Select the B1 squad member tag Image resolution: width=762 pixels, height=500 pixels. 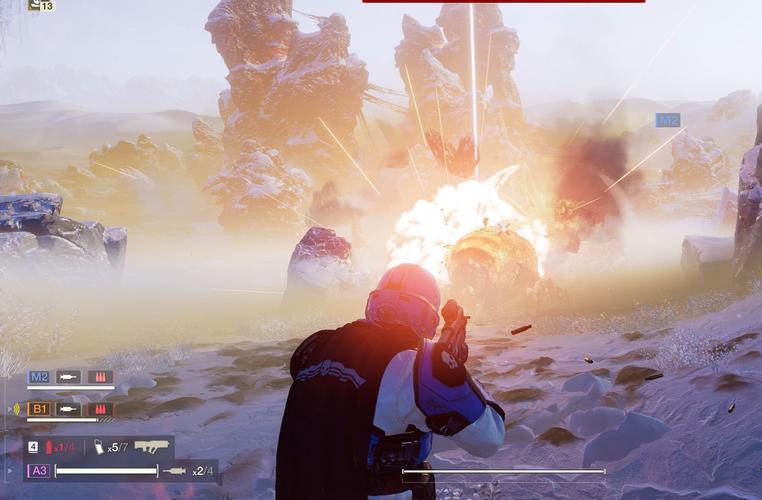tap(39, 409)
